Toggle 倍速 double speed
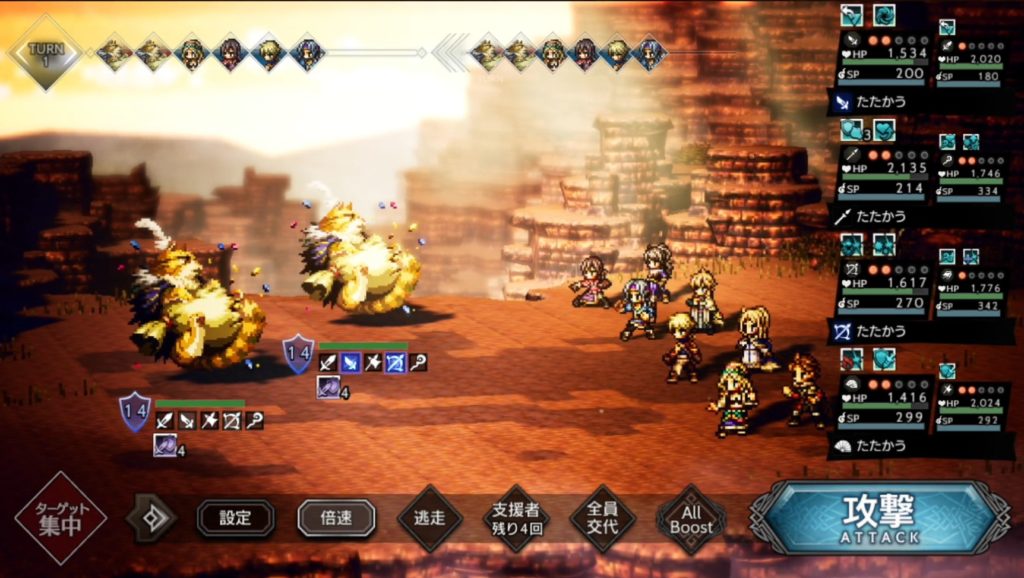 336,518
